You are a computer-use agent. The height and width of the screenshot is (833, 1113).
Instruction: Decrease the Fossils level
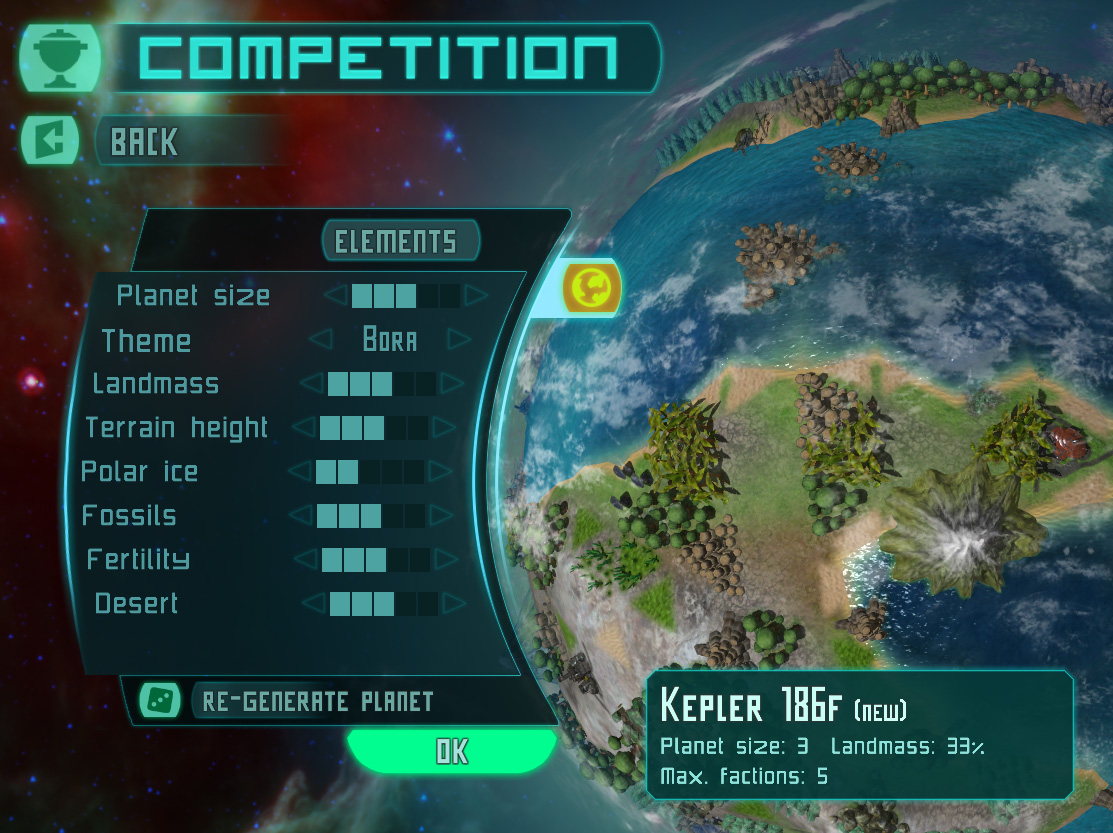pyautogui.click(x=301, y=516)
